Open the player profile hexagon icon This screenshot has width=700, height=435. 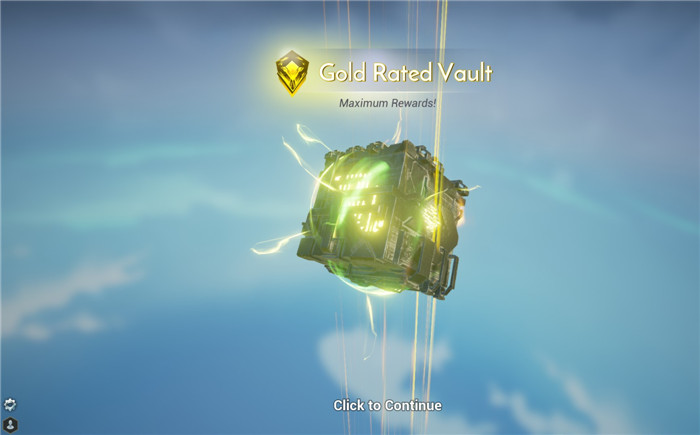pos(10,424)
